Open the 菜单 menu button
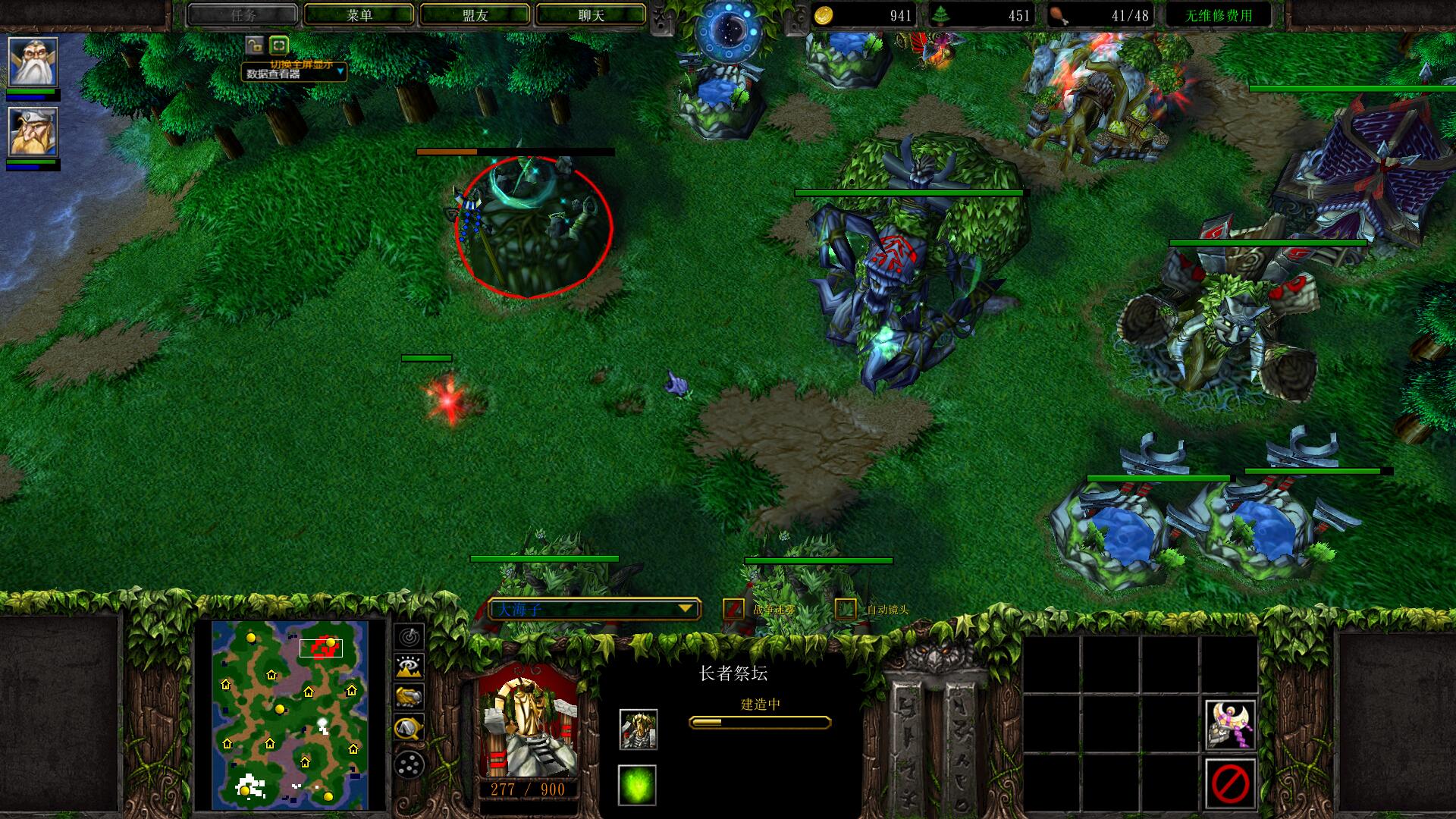 pyautogui.click(x=359, y=15)
